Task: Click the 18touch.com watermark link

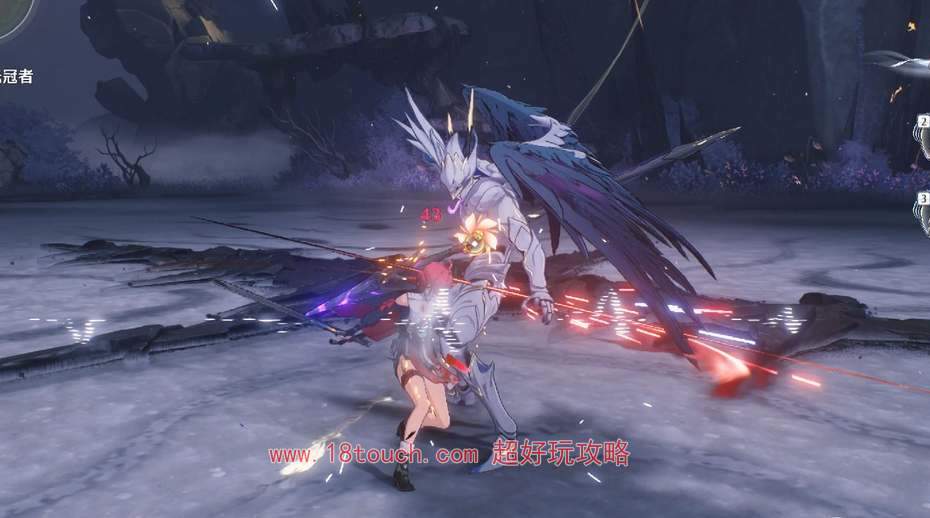Action: (373, 455)
